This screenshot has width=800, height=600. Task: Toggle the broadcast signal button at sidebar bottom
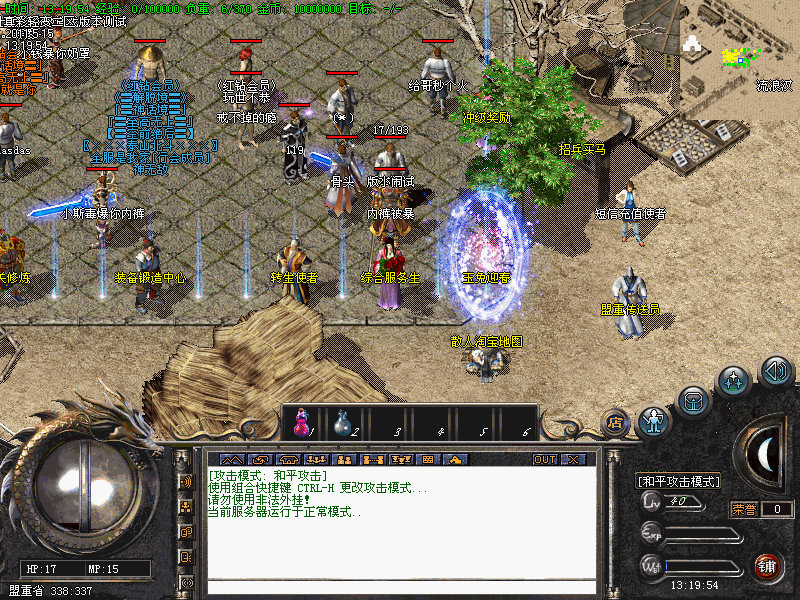tap(186, 582)
